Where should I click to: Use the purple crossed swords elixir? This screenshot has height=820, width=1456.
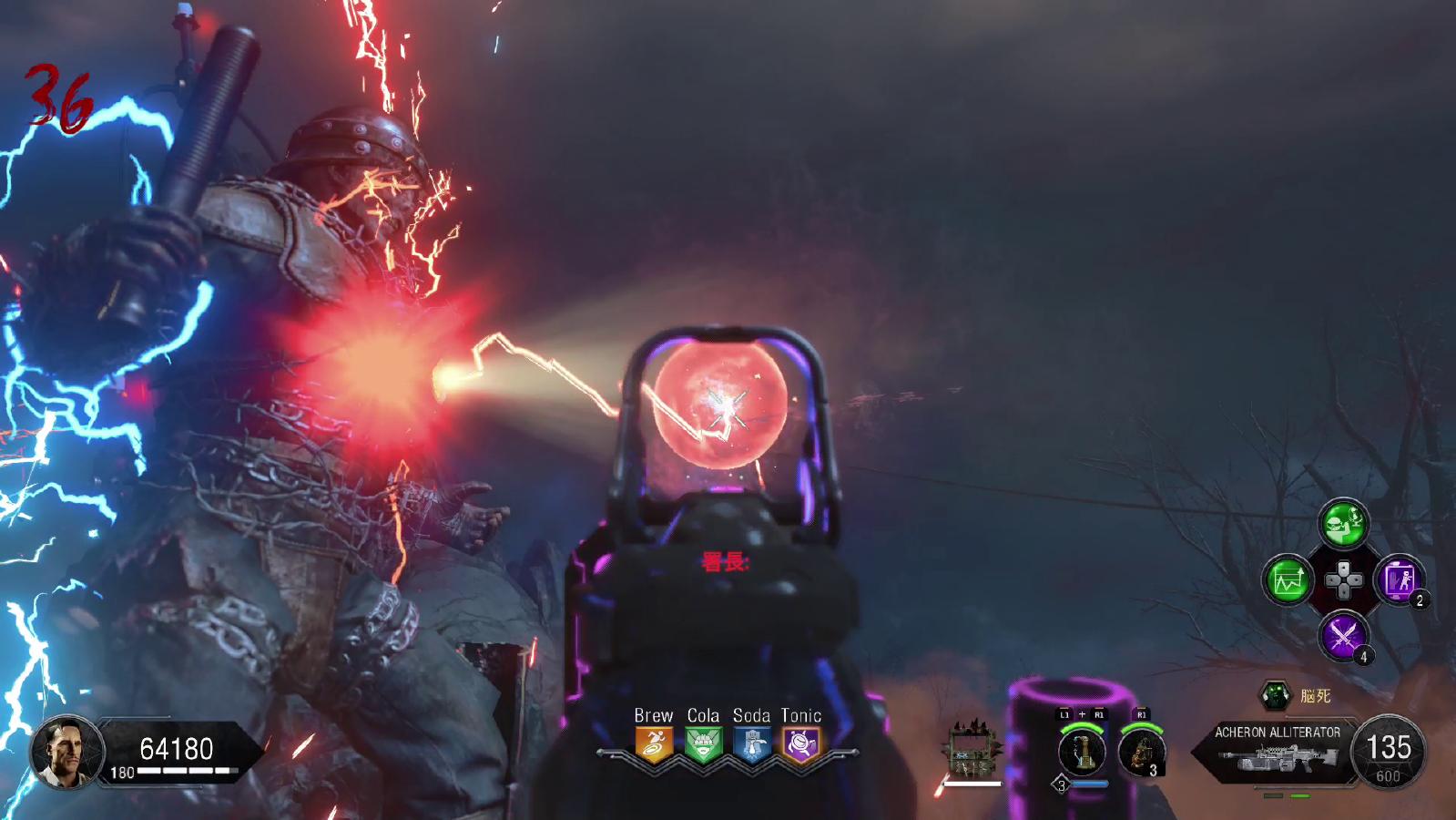(x=1343, y=634)
